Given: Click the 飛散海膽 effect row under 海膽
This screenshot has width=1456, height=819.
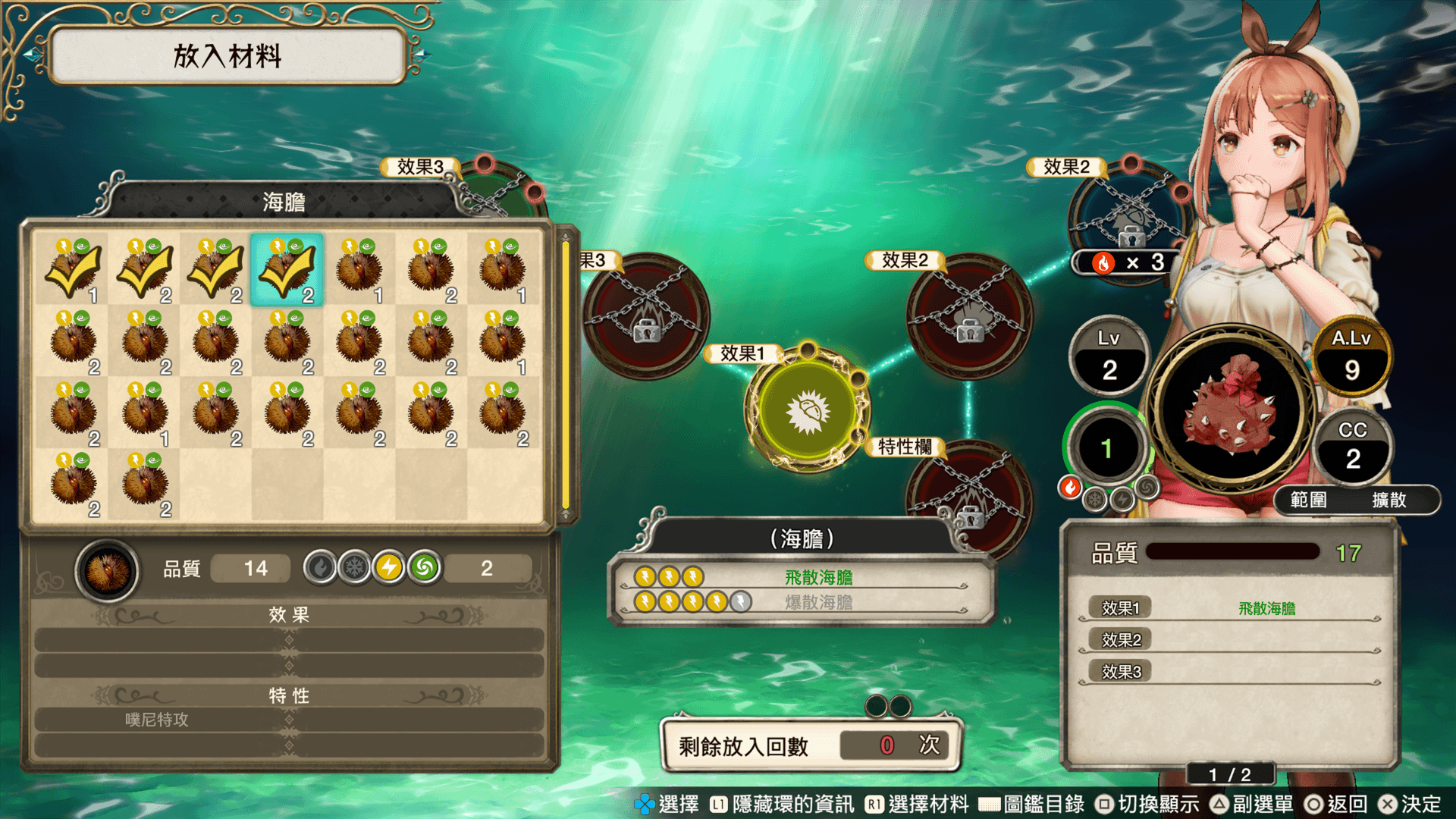Looking at the screenshot, I should tap(801, 578).
